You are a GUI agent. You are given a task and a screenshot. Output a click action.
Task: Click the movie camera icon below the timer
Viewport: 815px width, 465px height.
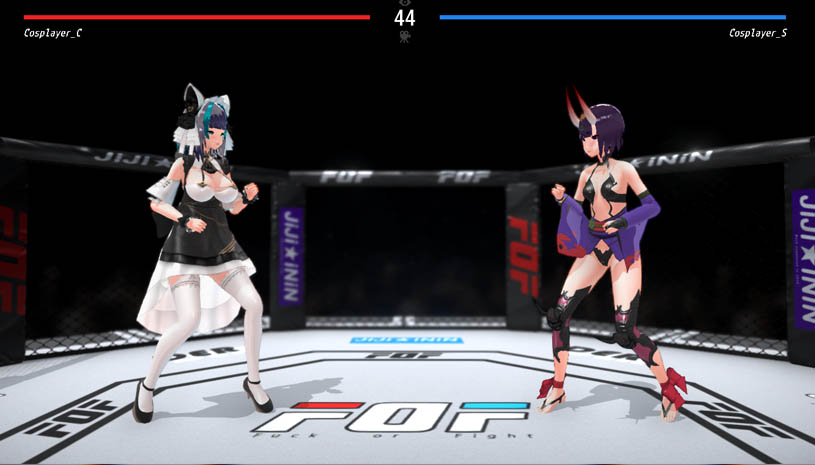click(x=404, y=37)
